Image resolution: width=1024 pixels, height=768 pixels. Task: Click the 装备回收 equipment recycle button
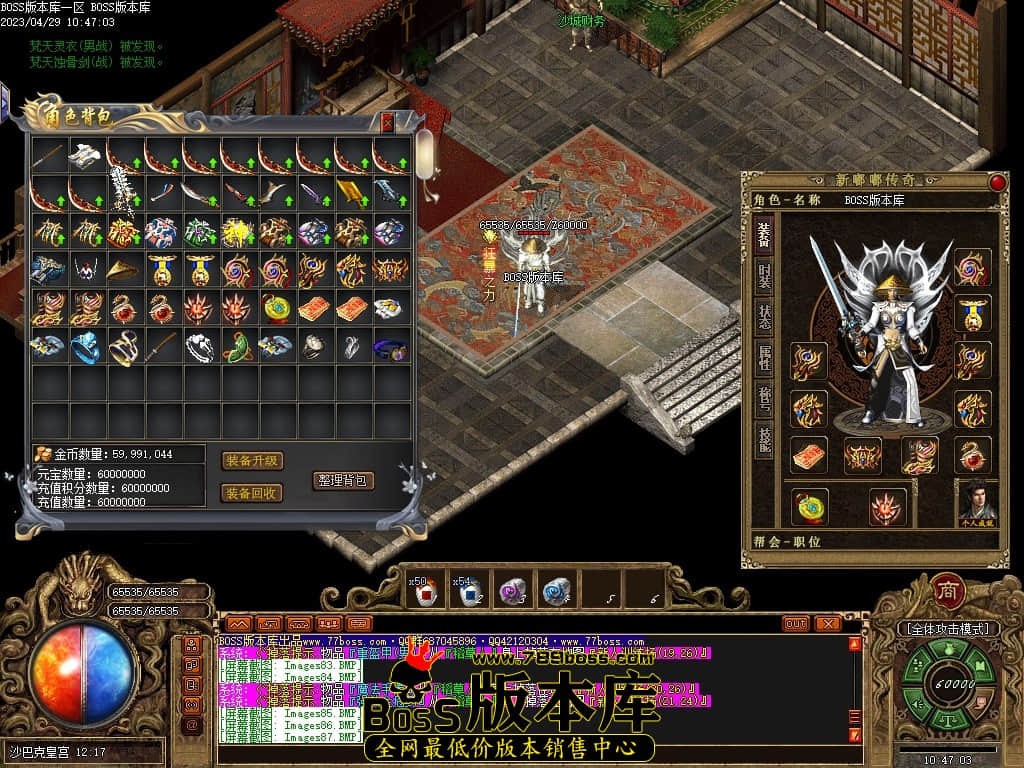pos(252,493)
